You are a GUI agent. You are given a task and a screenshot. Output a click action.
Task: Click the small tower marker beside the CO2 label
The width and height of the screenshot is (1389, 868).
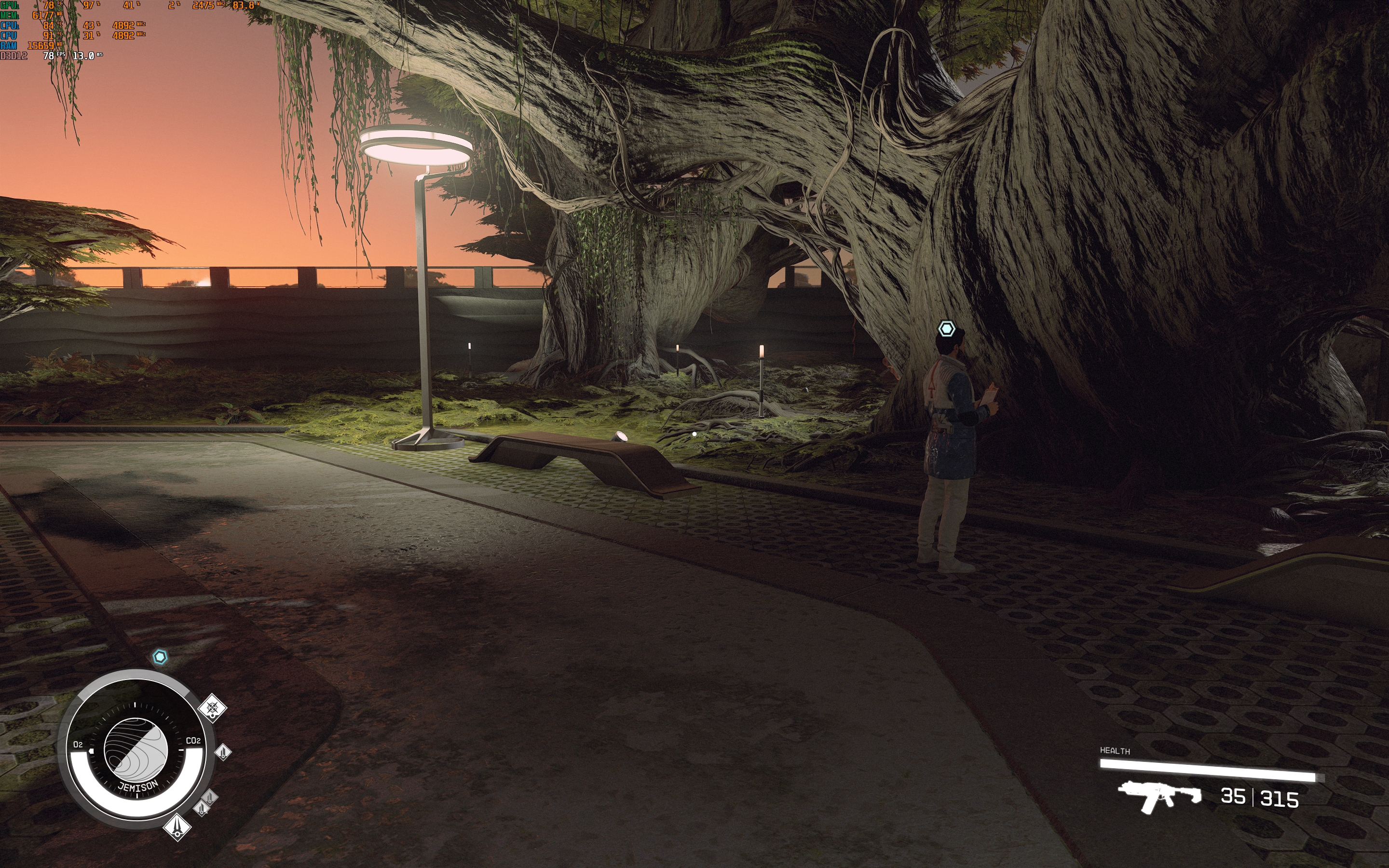[x=223, y=751]
